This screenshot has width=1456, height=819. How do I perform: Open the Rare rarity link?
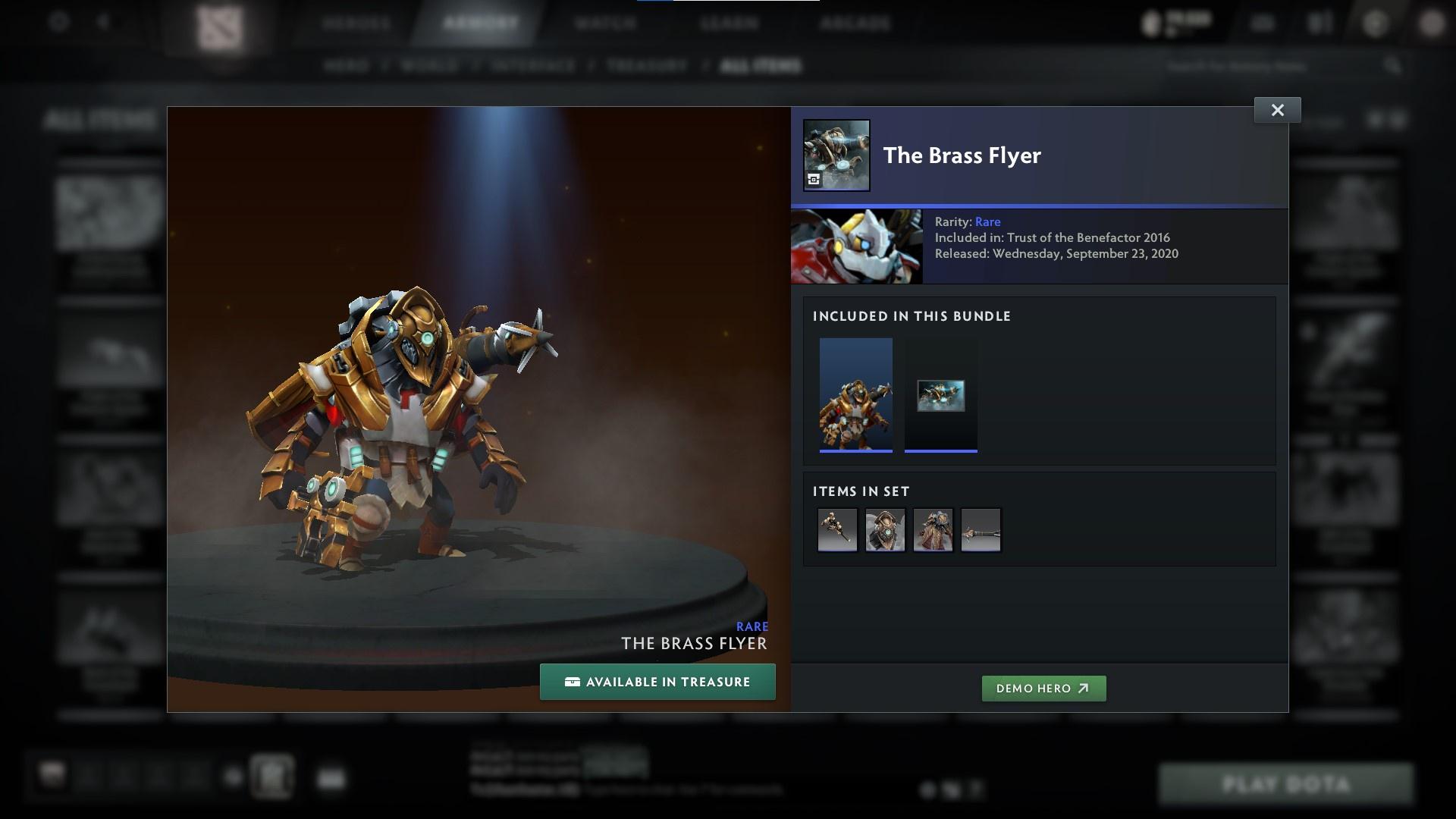pyautogui.click(x=988, y=221)
